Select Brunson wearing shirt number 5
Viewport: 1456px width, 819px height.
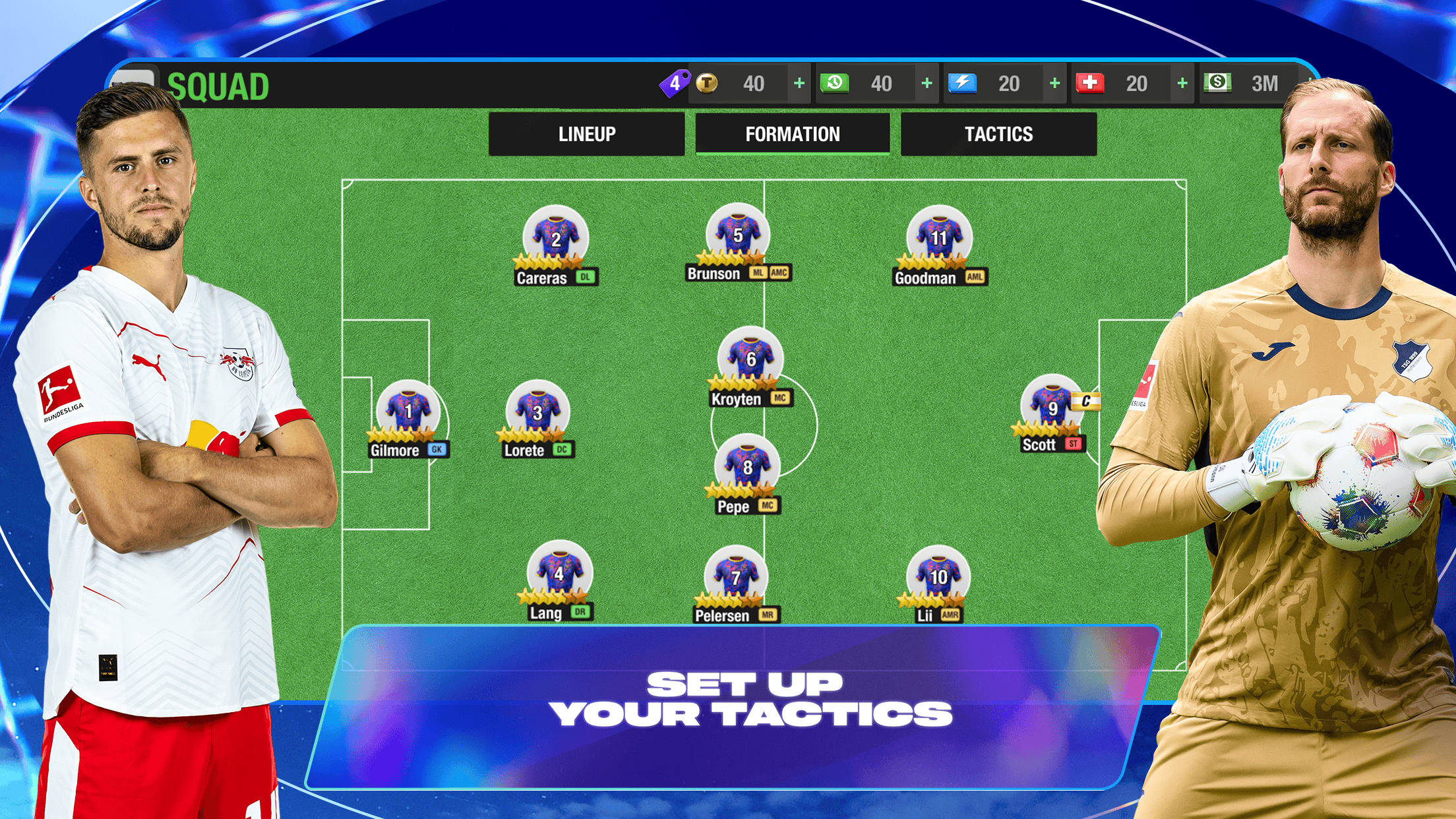tap(737, 235)
